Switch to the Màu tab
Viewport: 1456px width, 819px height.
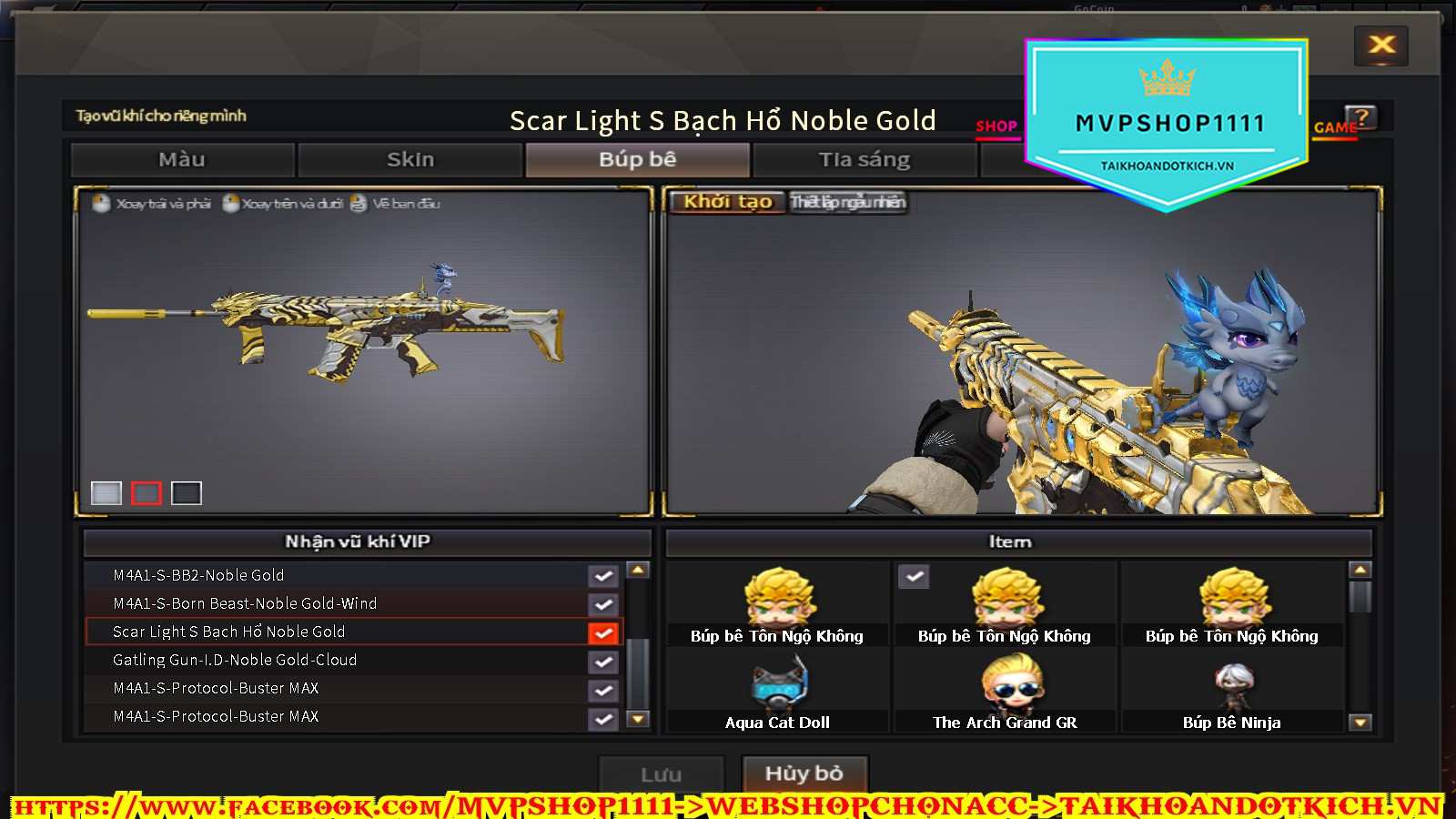[x=182, y=160]
